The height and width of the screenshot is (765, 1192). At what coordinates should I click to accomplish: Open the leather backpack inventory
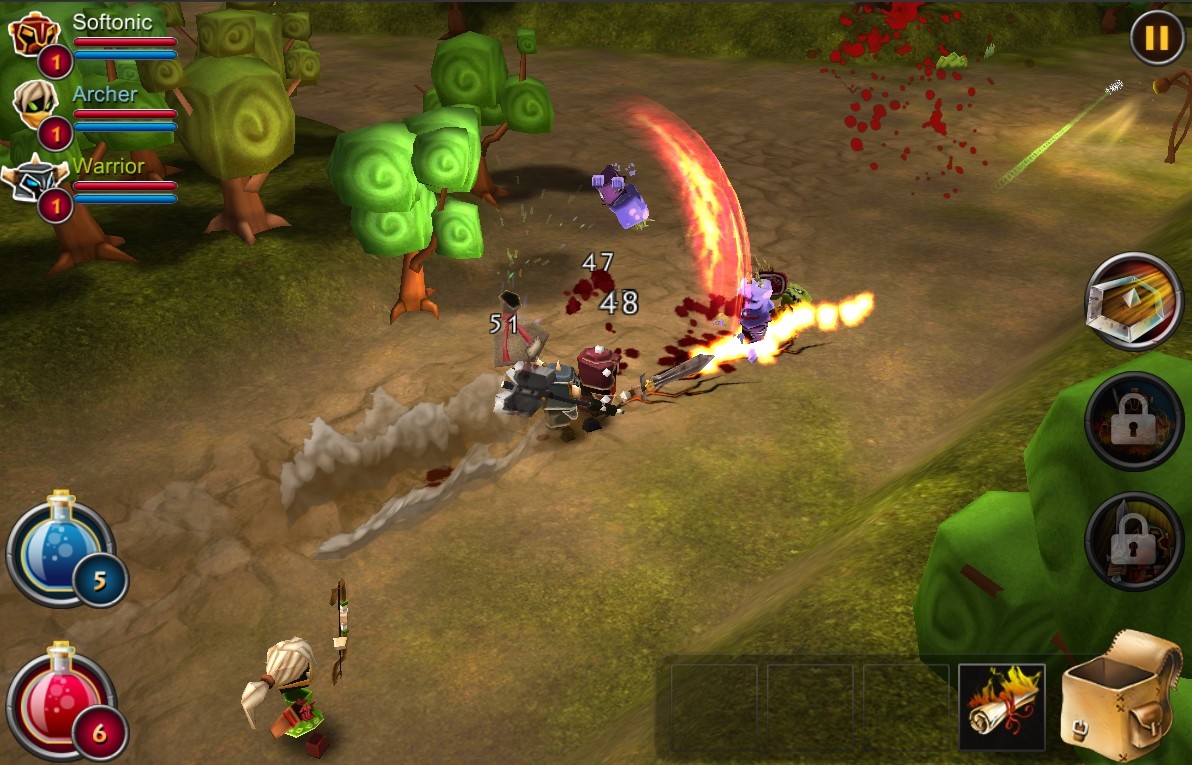(x=1122, y=695)
